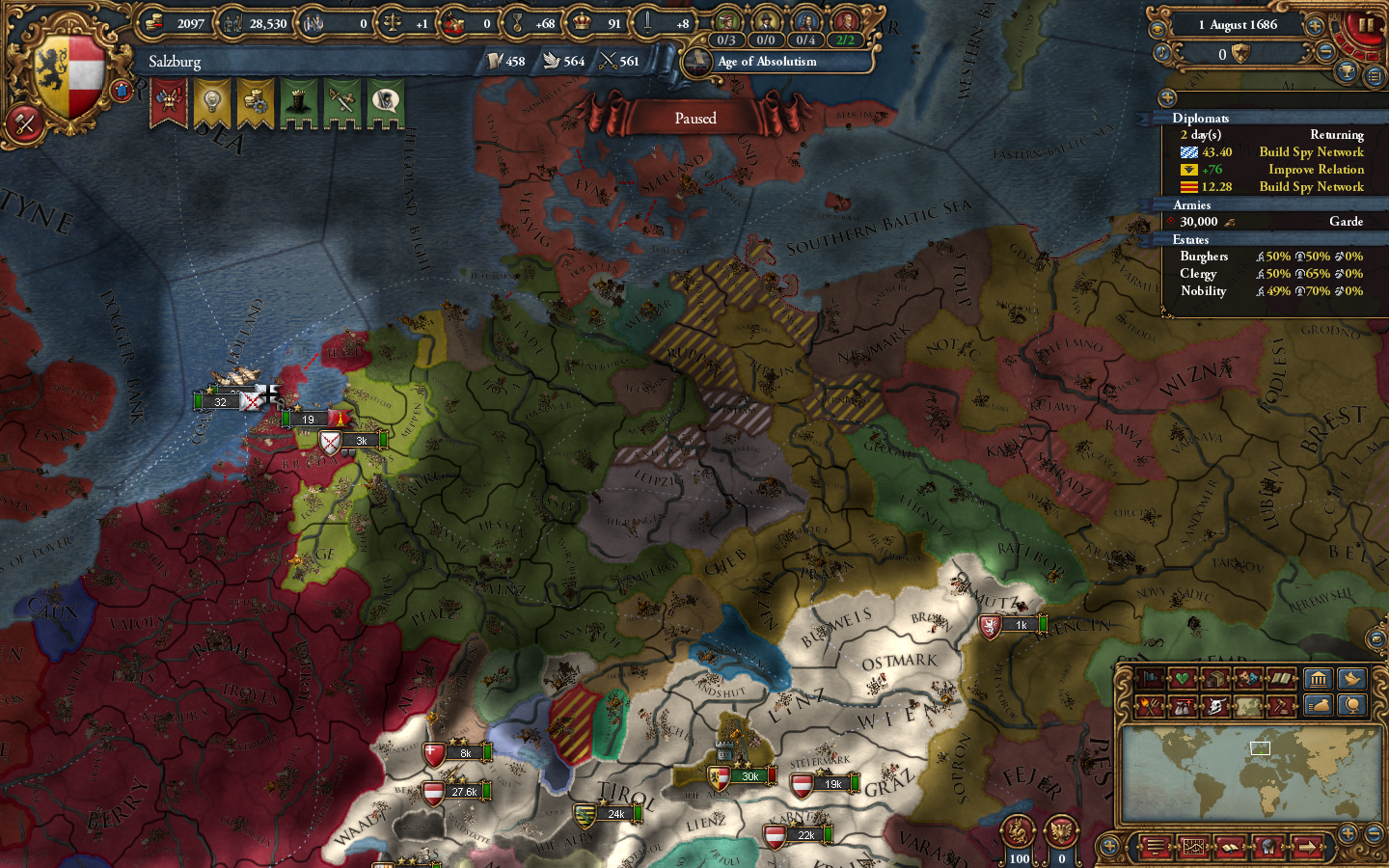Increase game speed with the plus control
1389x868 pixels.
1315,24
